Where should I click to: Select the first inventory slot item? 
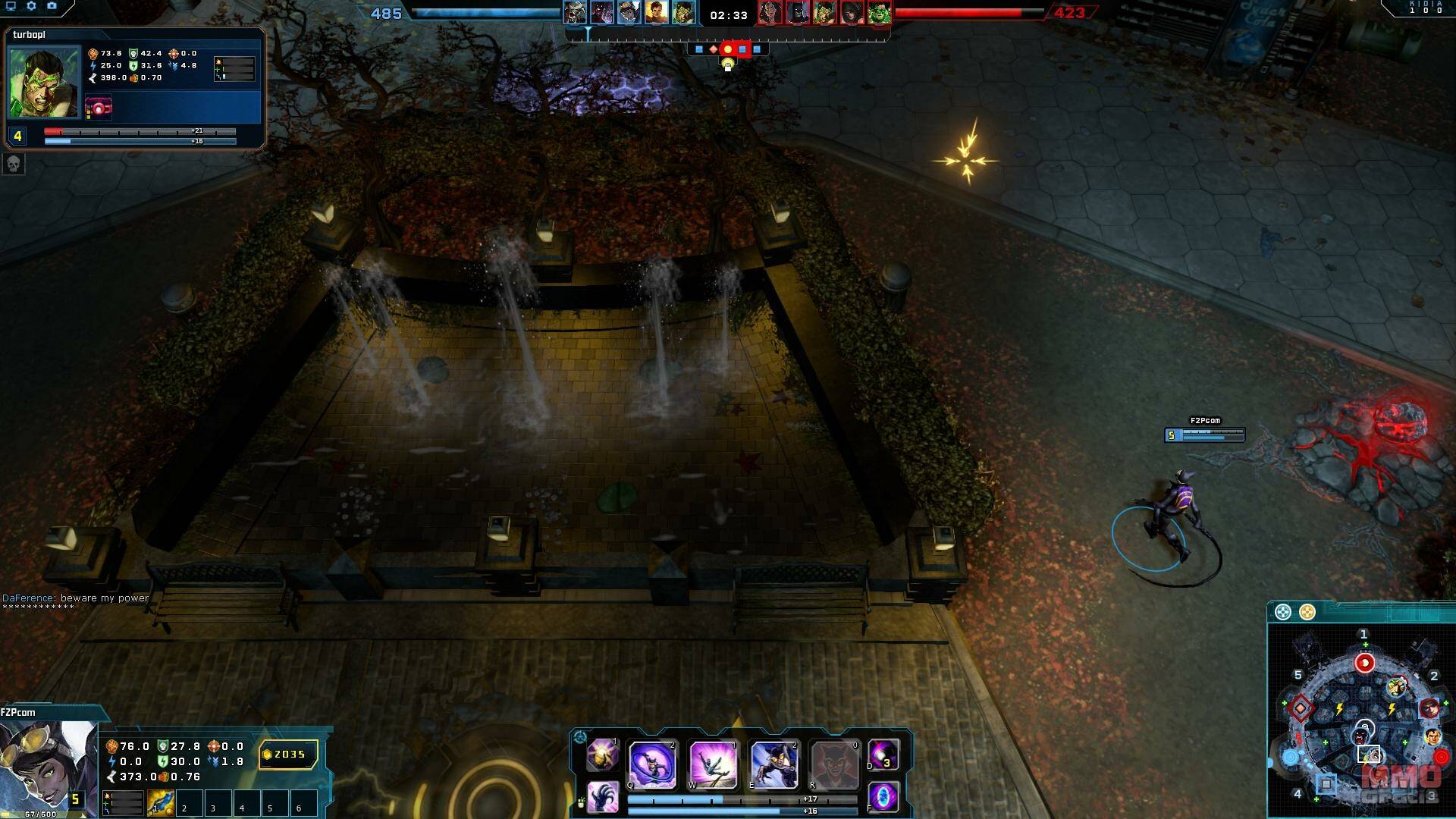coord(161,803)
